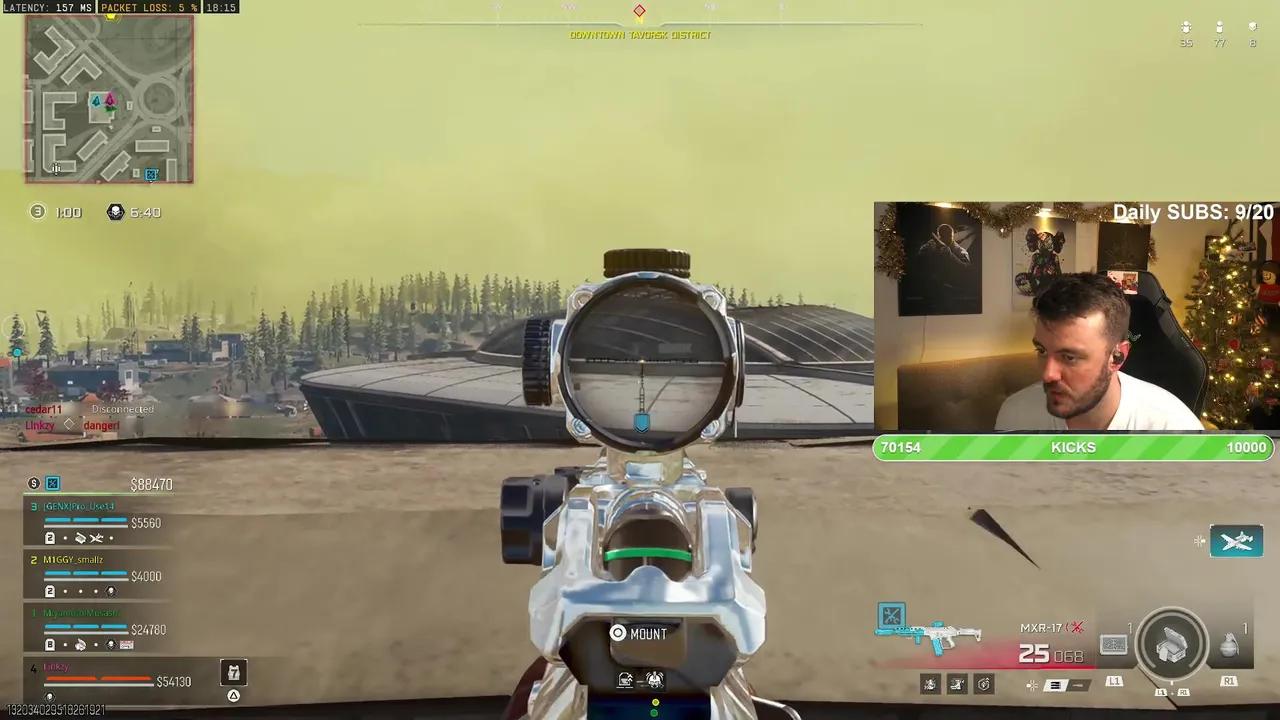Click the blue squad widget icon beside the cash symbol
Screen dimensions: 1280x720
52,483
